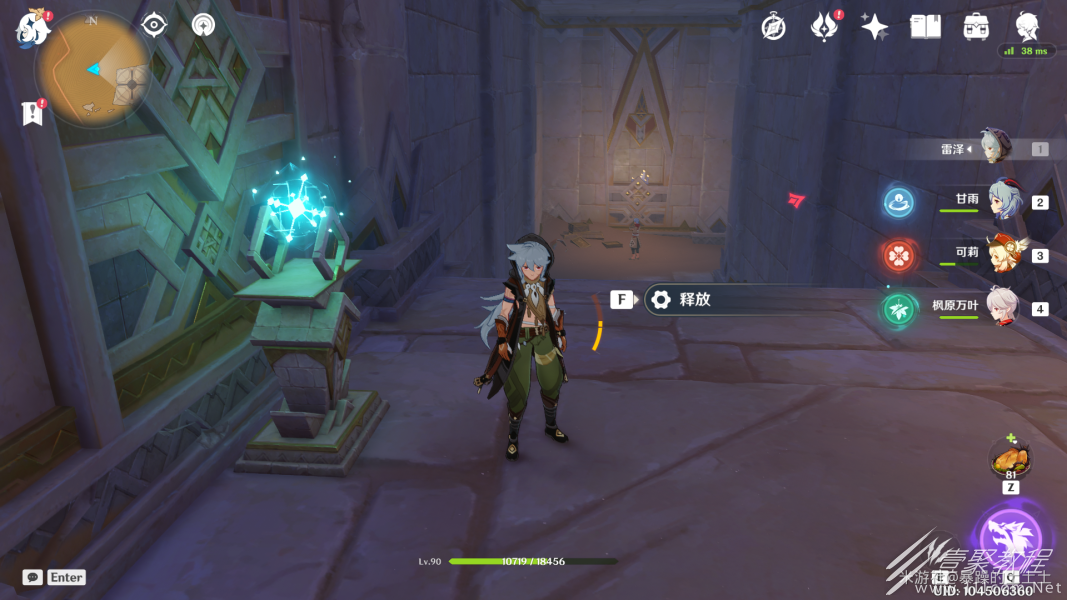Switch to party member 可莉

pos(1002,254)
